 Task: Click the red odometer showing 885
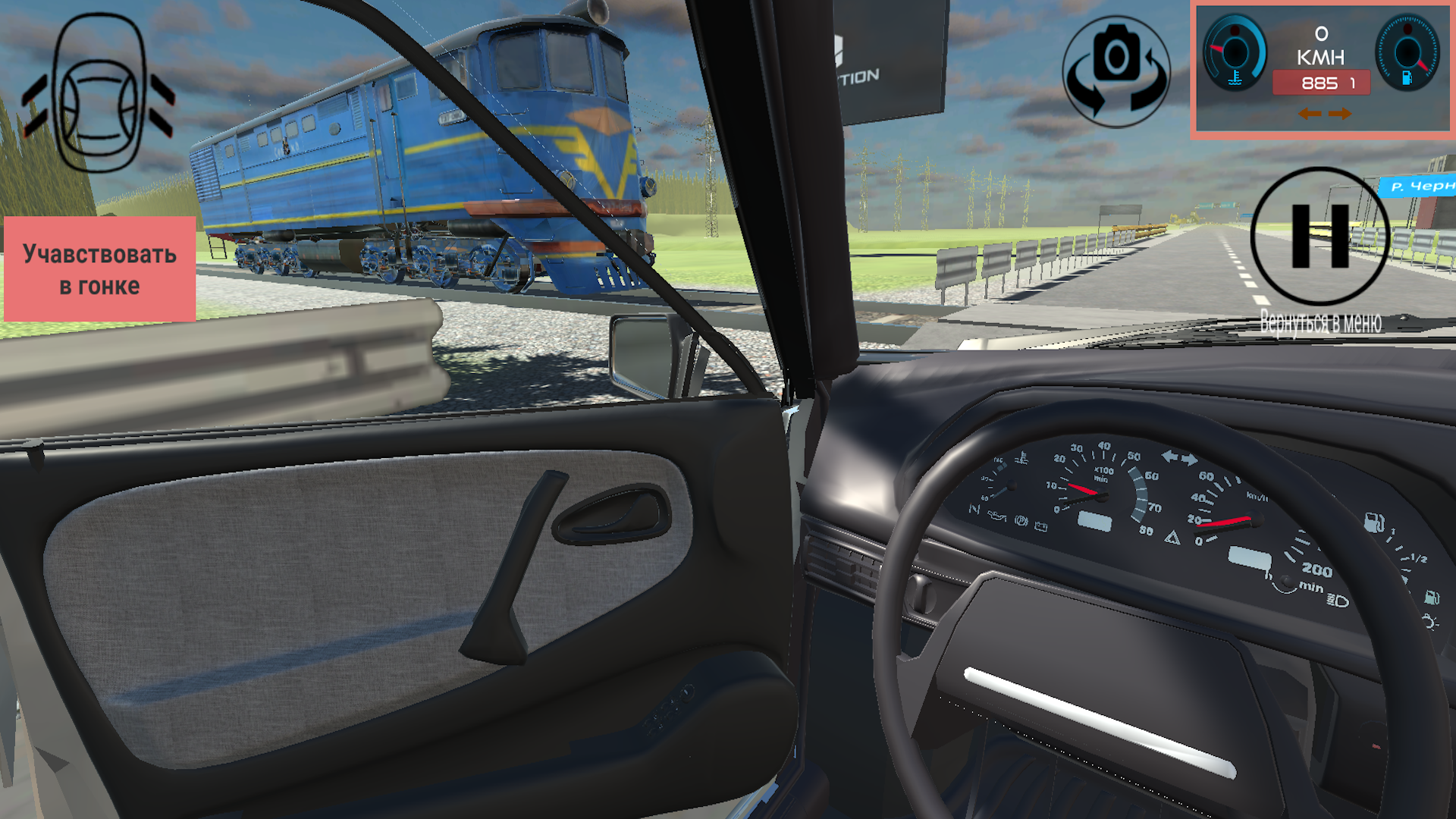pyautogui.click(x=1321, y=83)
